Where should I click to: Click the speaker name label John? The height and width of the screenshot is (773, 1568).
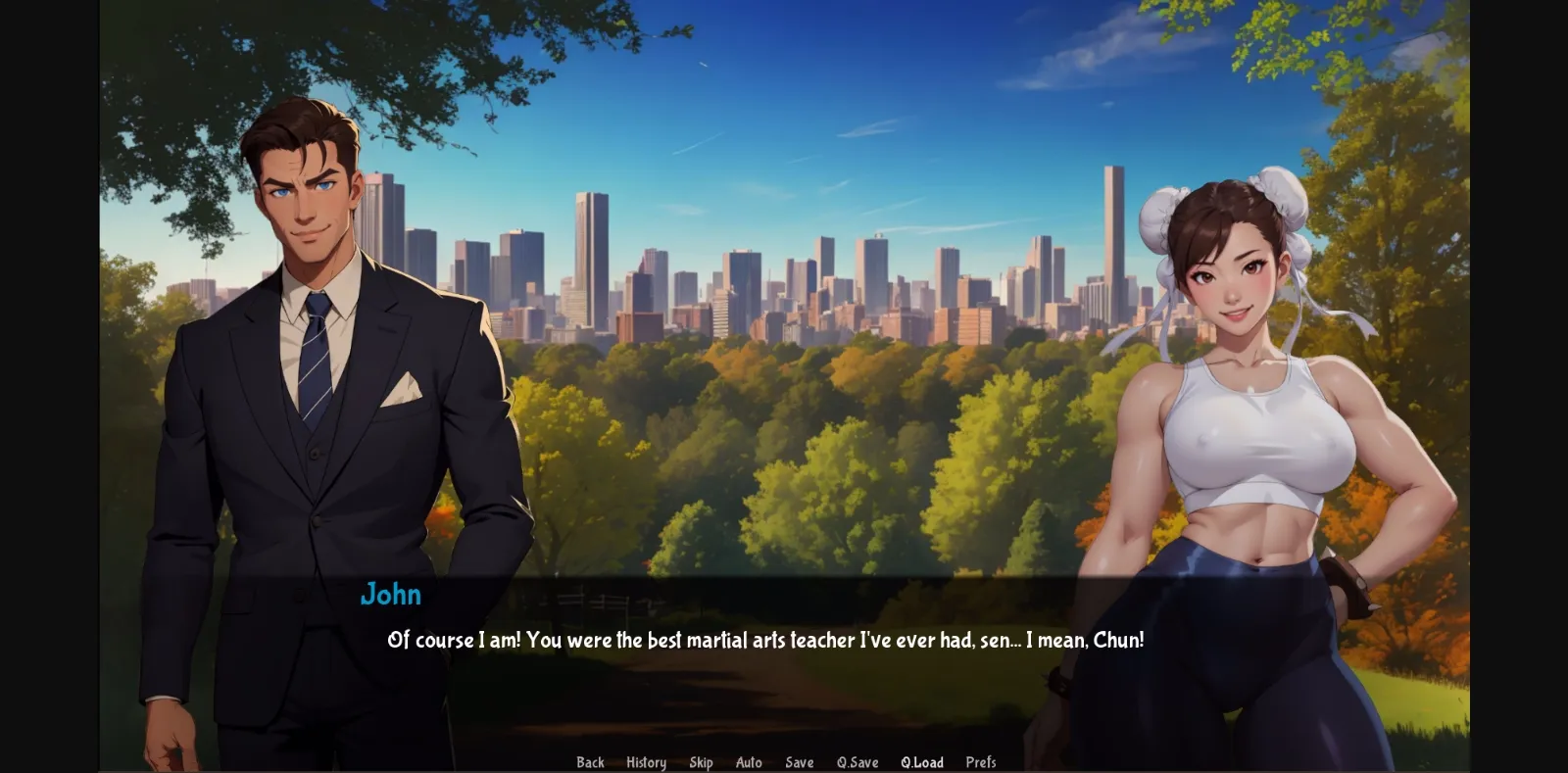point(391,595)
